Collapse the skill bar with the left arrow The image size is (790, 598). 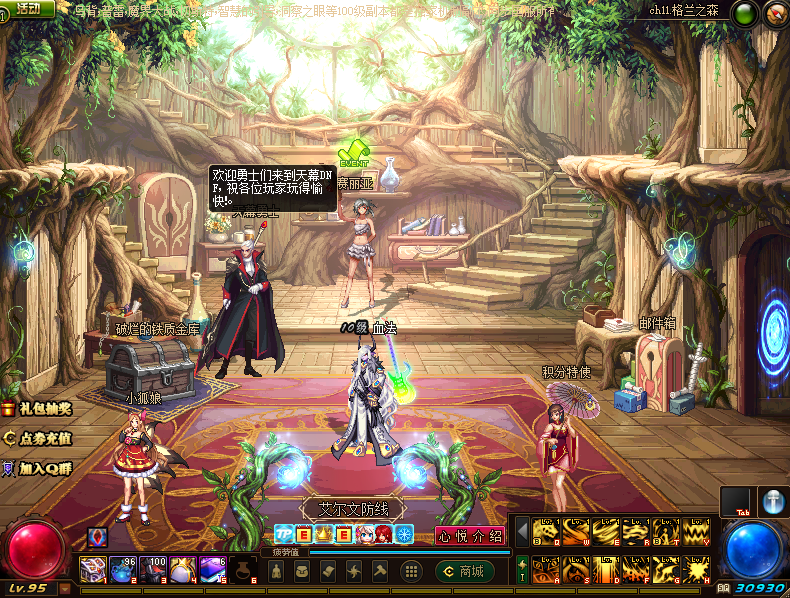522,533
